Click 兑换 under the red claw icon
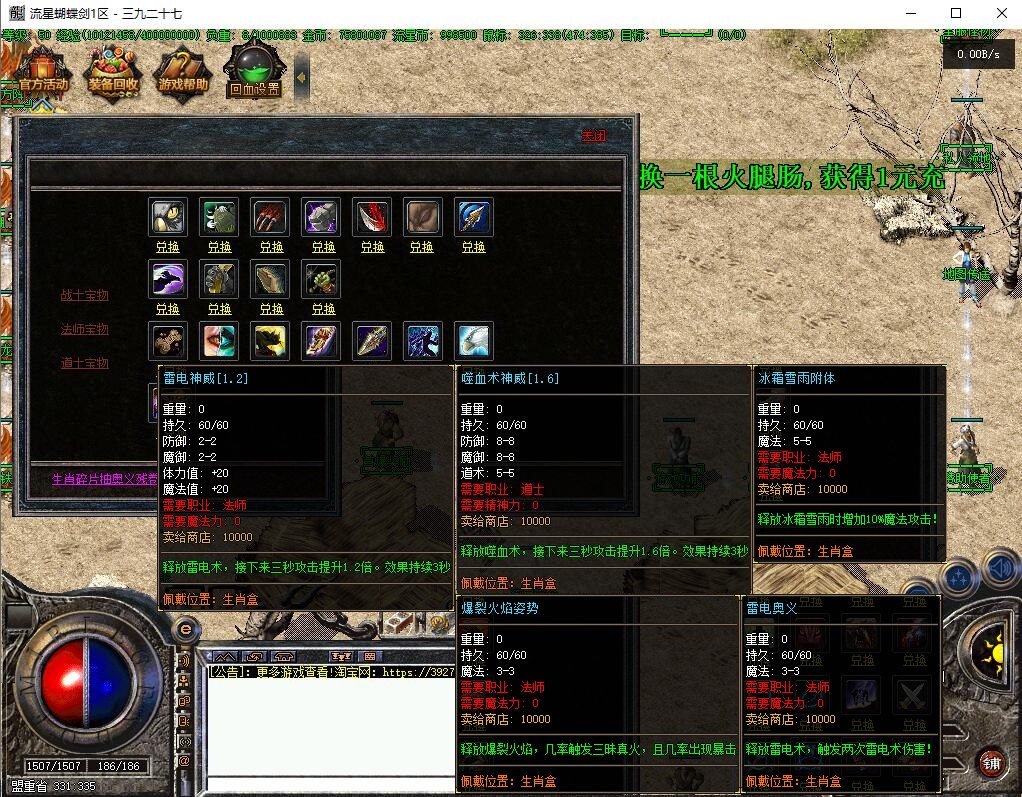The image size is (1022, 797). point(271,247)
